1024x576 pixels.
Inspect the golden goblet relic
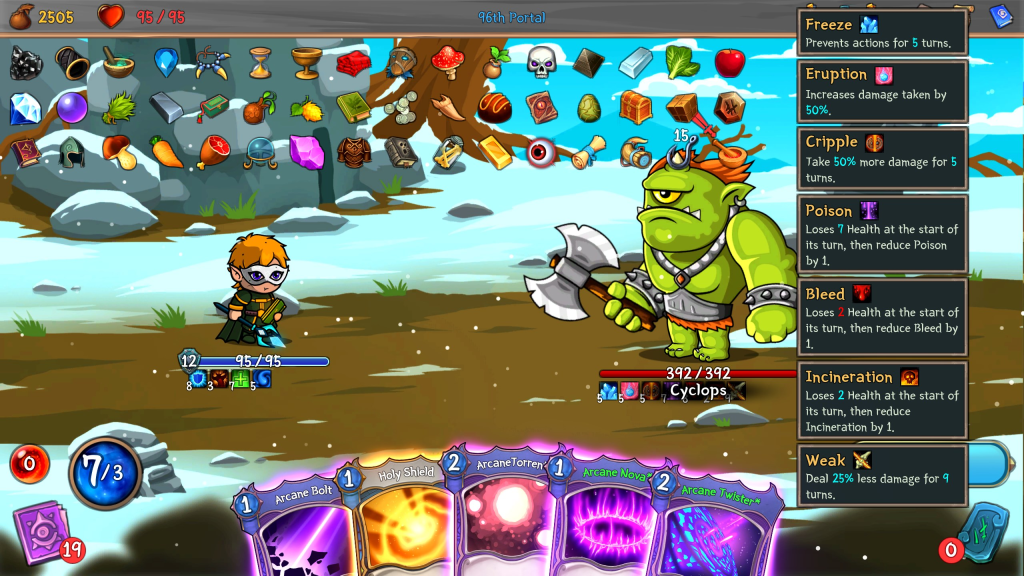[x=306, y=62]
